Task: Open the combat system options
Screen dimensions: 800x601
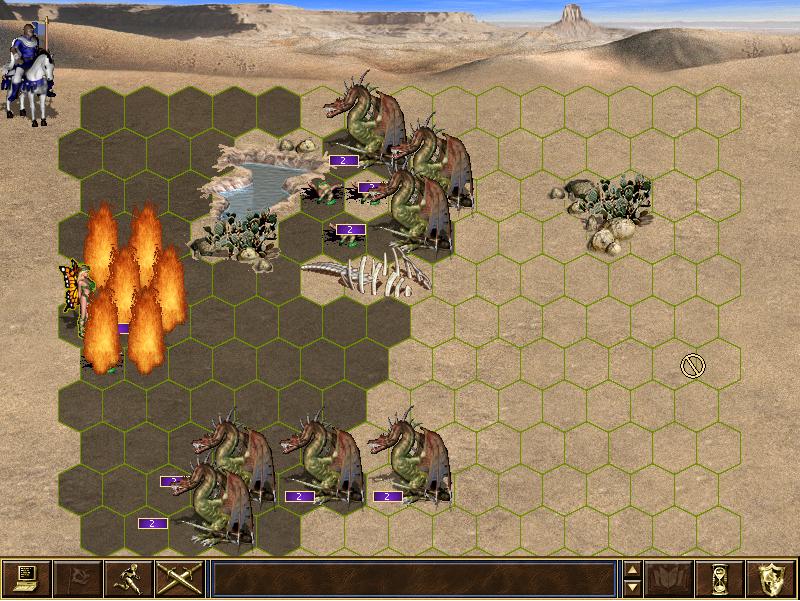Action: coord(27,578)
